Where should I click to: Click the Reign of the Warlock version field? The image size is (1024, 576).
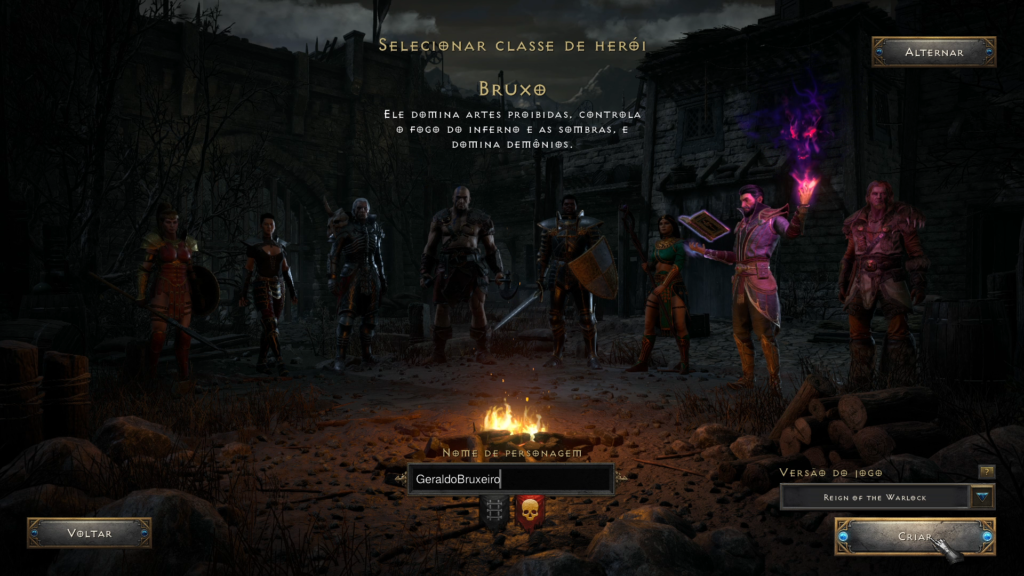(874, 496)
